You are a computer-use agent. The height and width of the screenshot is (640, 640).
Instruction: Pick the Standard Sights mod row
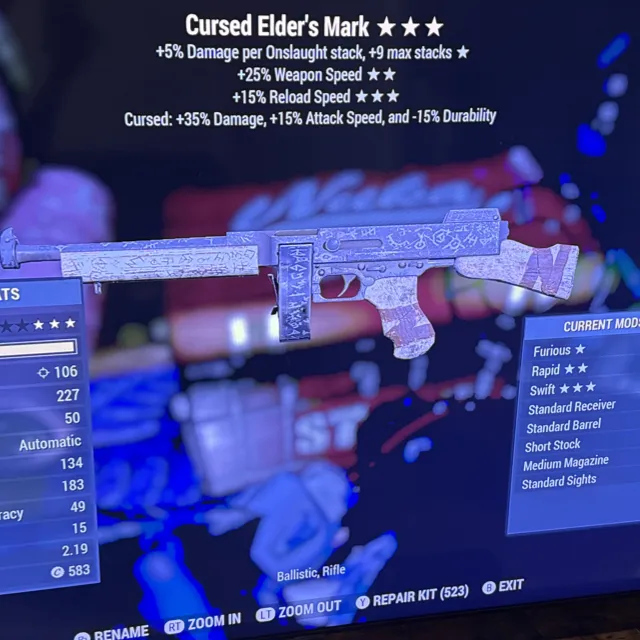point(559,482)
